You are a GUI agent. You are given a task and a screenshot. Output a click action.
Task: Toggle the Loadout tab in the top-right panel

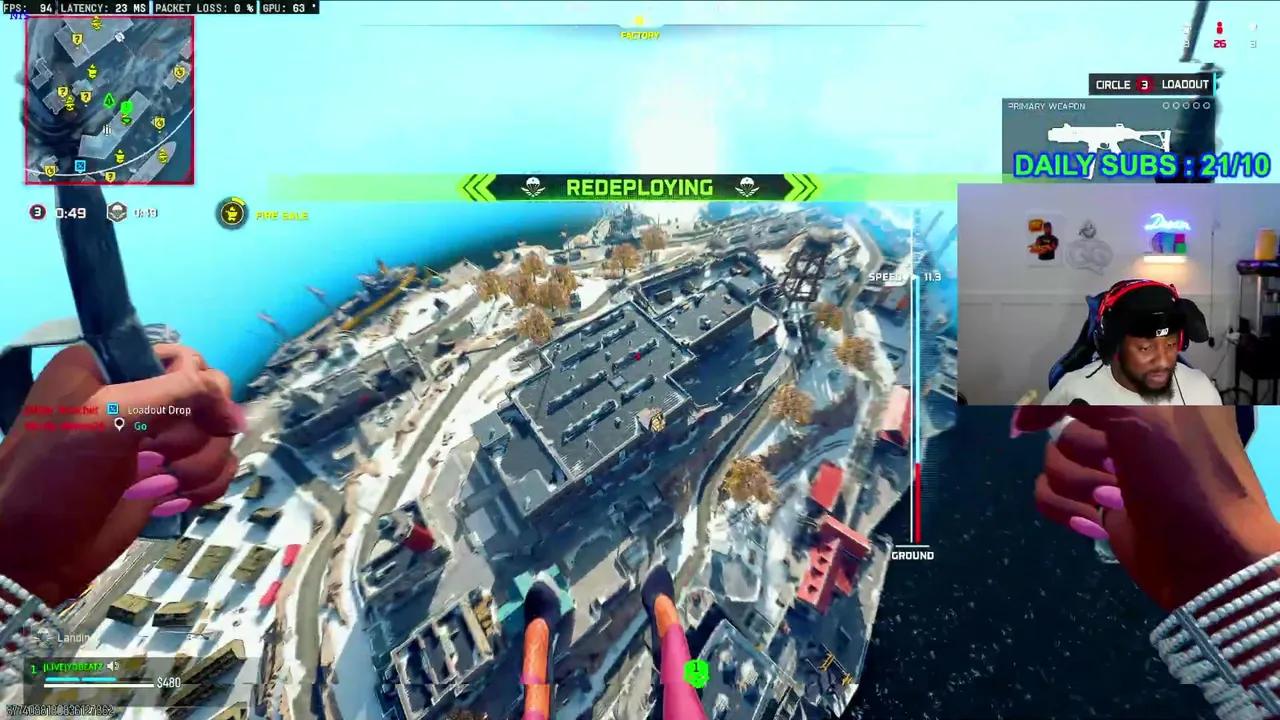pos(1185,84)
